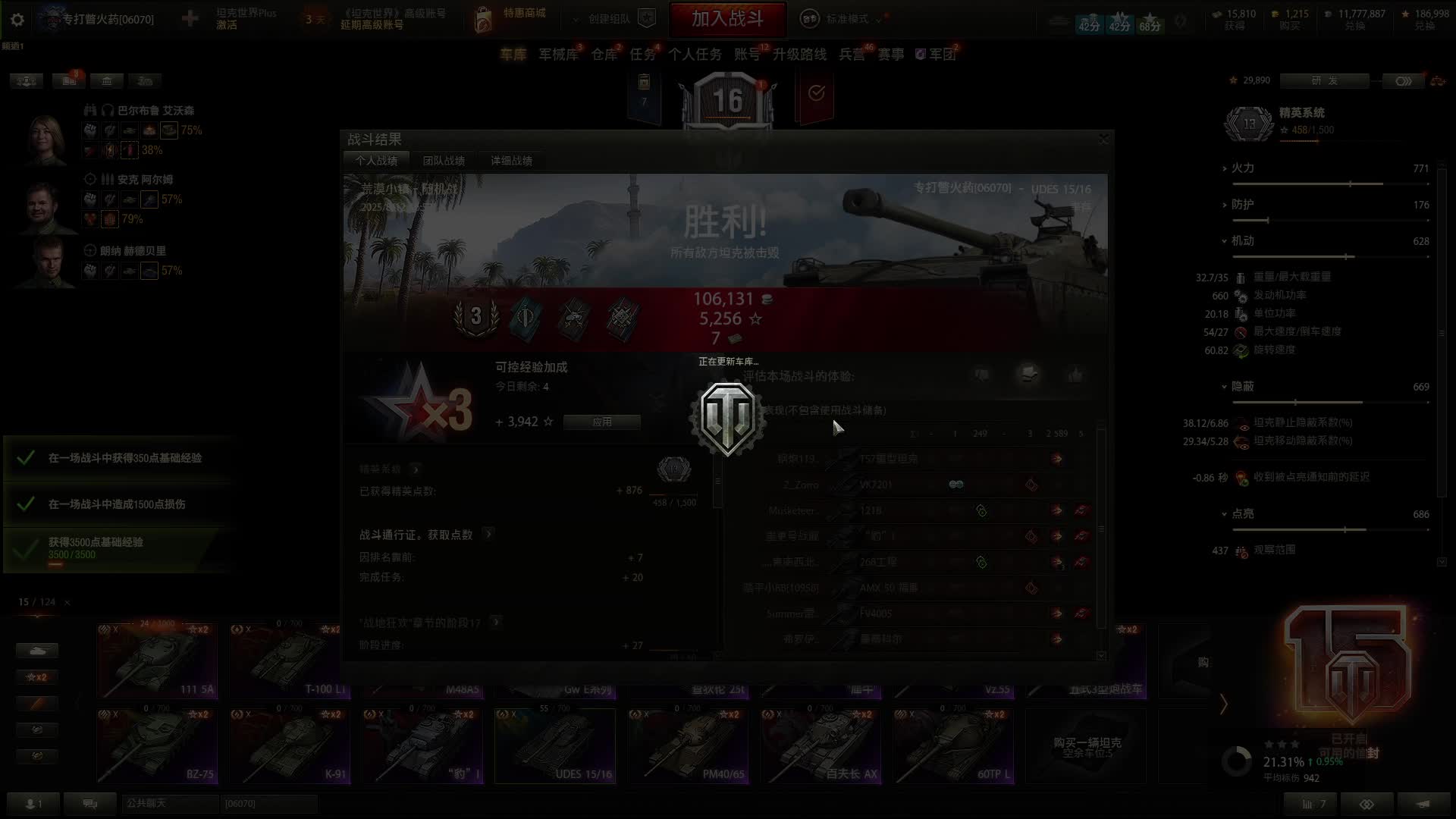Open the 研发 research button
Image resolution: width=1456 pixels, height=819 pixels.
point(1324,80)
